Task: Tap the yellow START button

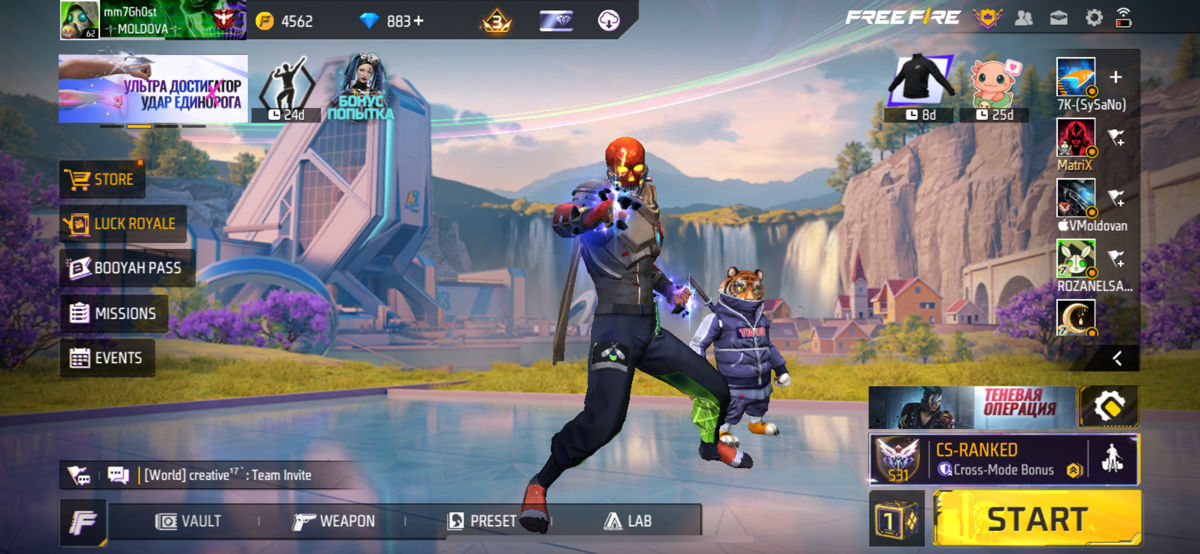Action: (x=1036, y=519)
